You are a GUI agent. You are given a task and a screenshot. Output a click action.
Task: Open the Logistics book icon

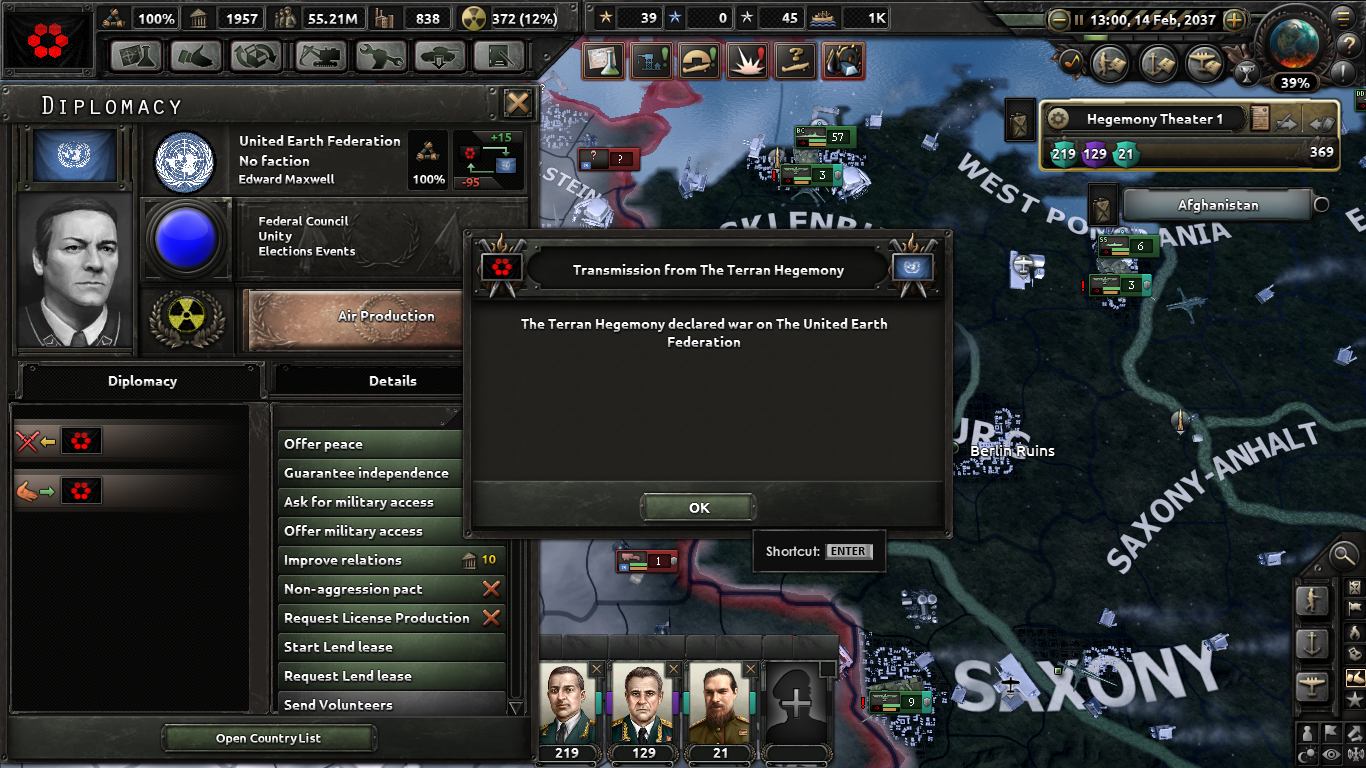tap(500, 56)
